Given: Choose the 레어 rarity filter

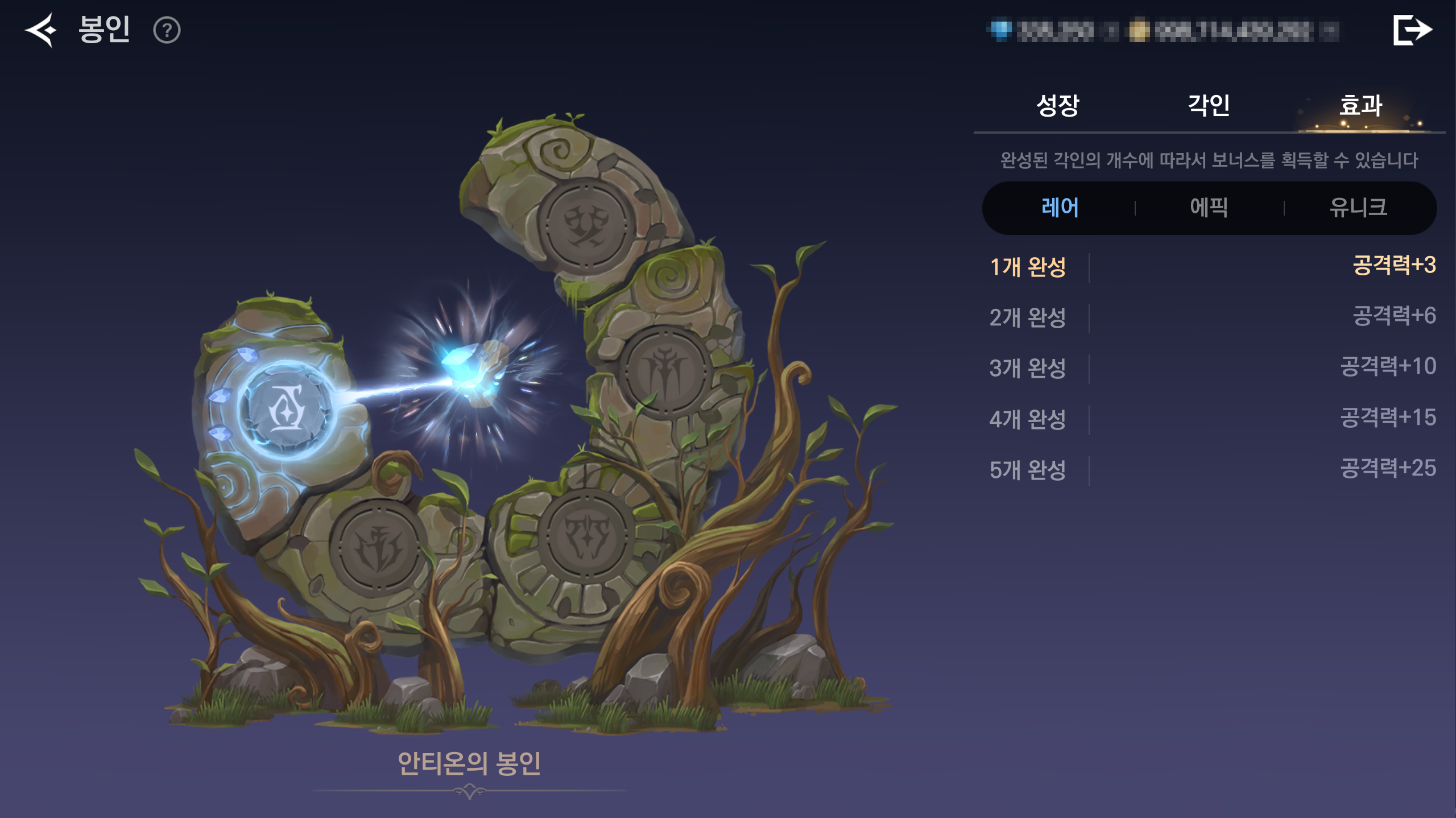Looking at the screenshot, I should point(1060,208).
